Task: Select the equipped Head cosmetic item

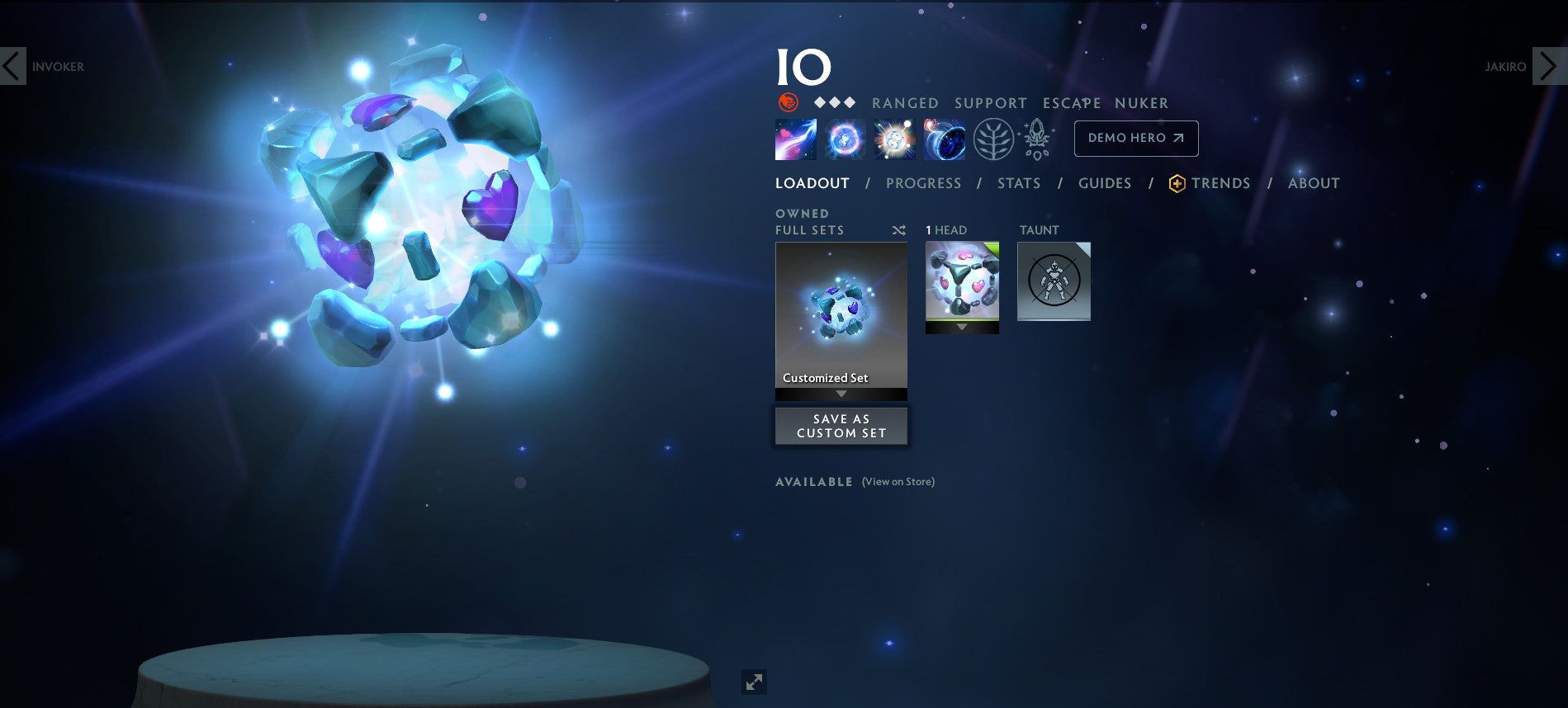Action: (x=962, y=281)
